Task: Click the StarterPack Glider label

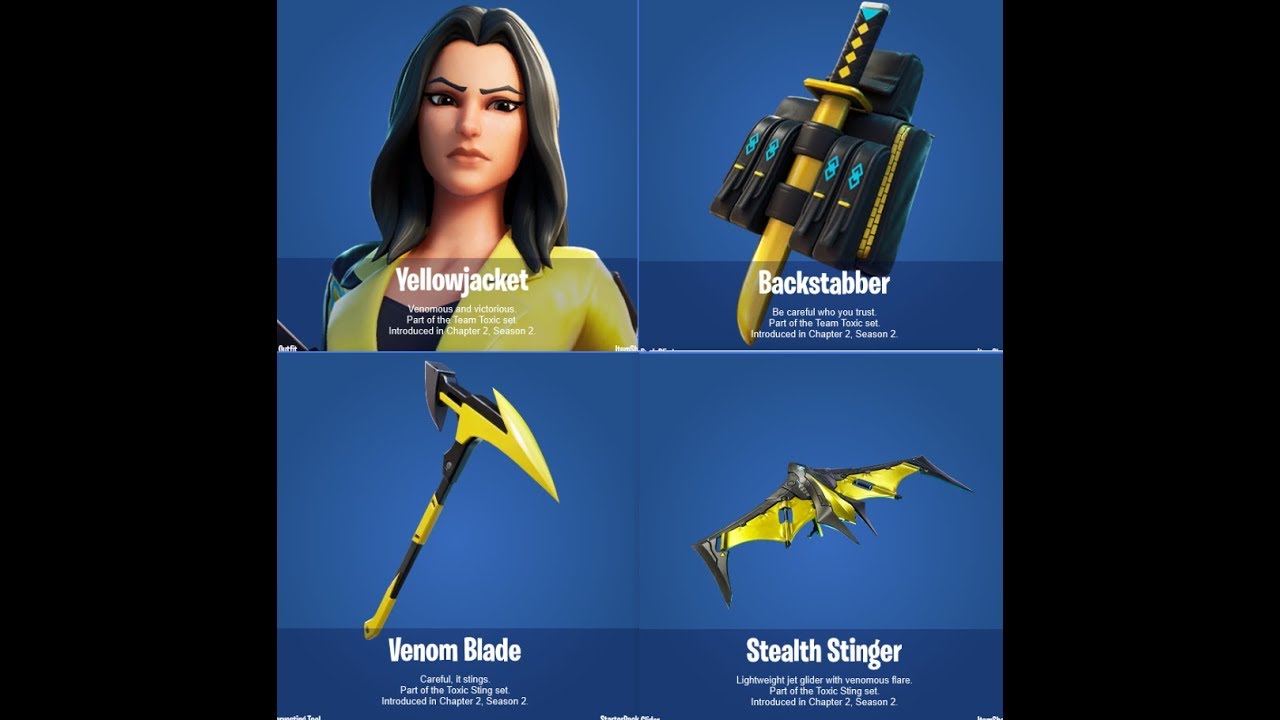Action: click(x=628, y=717)
